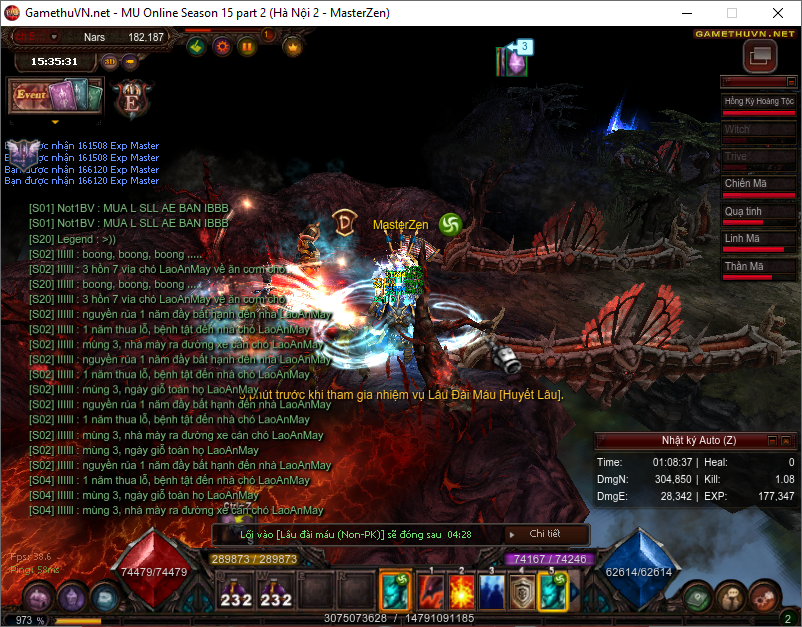Screen dimensions: 802x627
Task: Open the channel dropdown
Action: (54, 37)
